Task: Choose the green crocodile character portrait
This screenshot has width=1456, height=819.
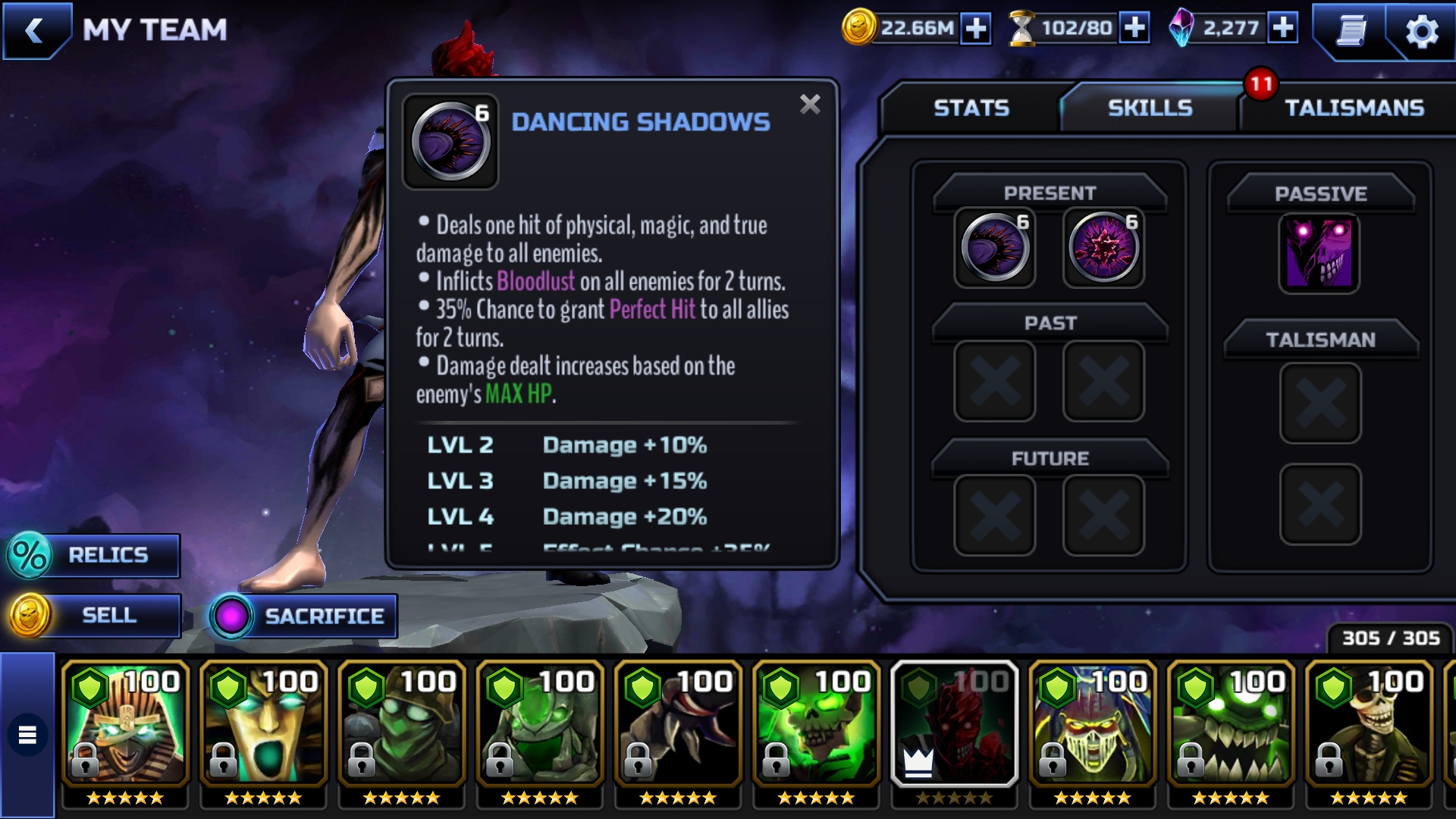Action: [x=1230, y=724]
